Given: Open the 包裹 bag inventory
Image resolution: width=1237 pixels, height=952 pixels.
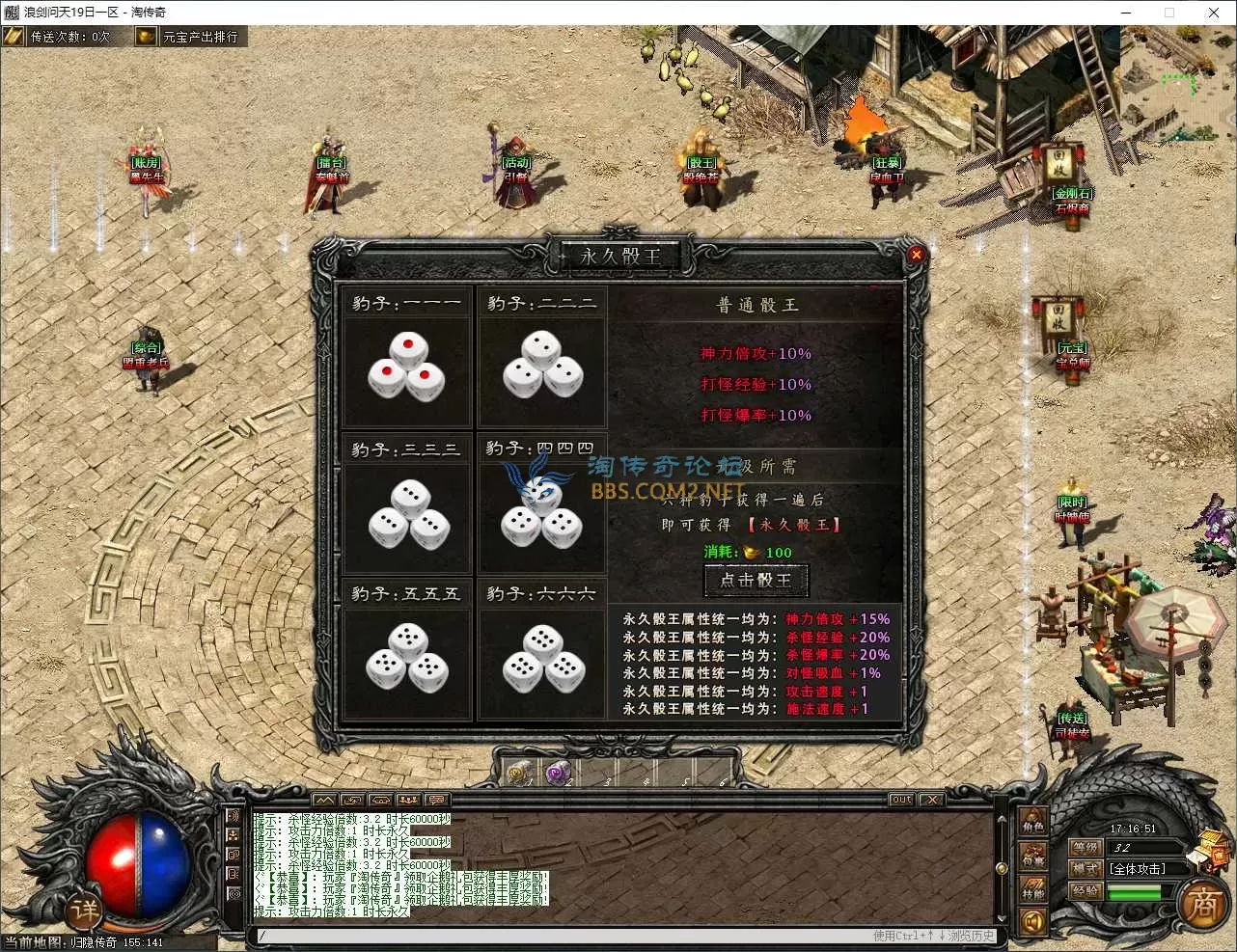Looking at the screenshot, I should point(1032,856).
